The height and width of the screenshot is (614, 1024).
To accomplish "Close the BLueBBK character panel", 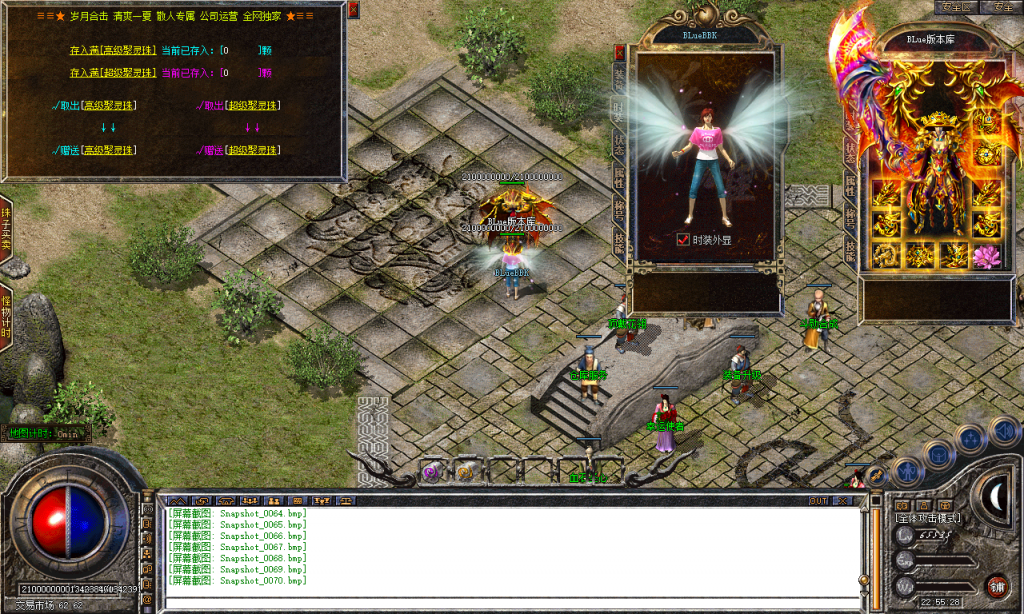I will (620, 50).
